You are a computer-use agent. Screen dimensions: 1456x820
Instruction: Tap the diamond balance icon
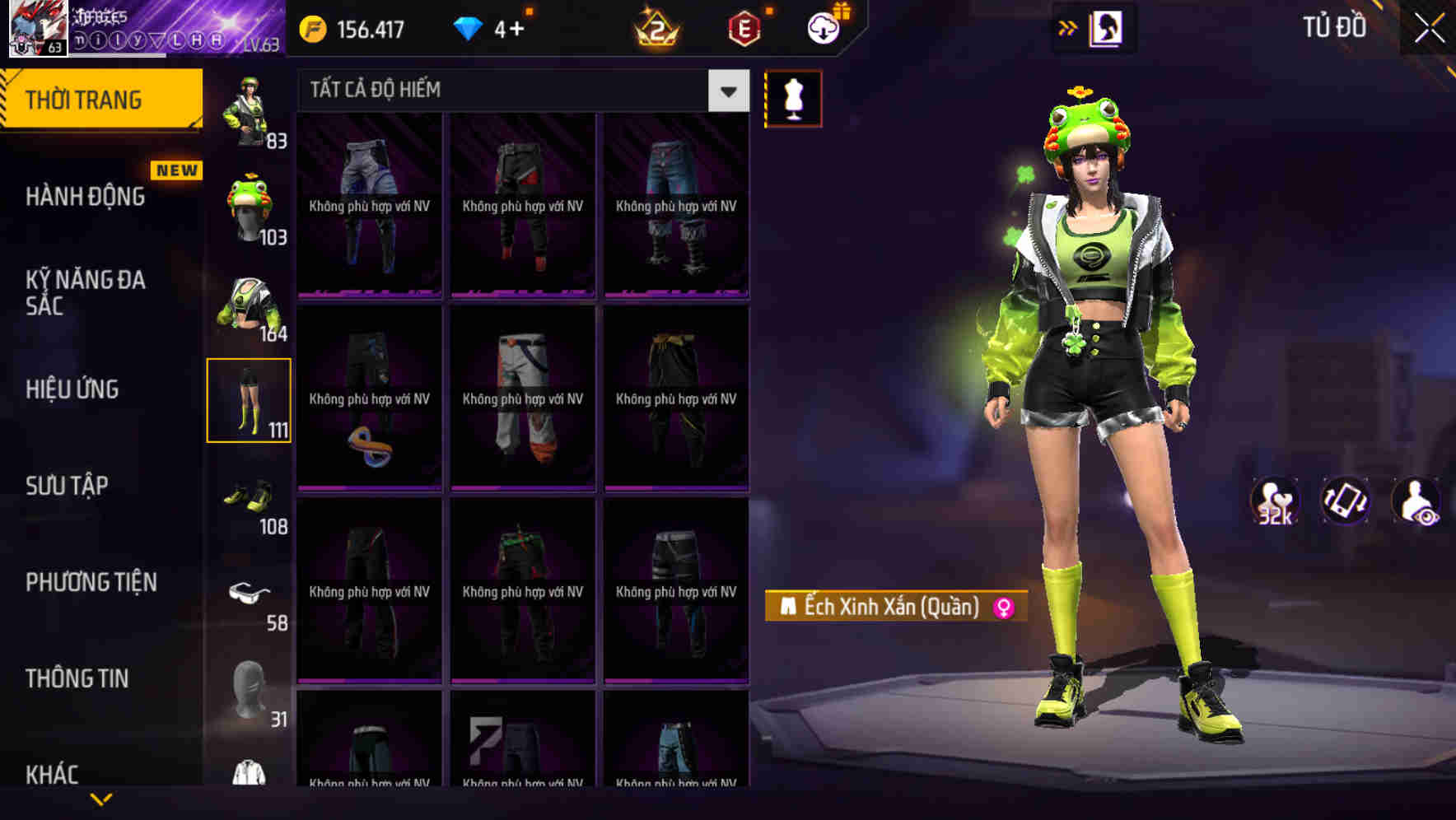click(469, 27)
